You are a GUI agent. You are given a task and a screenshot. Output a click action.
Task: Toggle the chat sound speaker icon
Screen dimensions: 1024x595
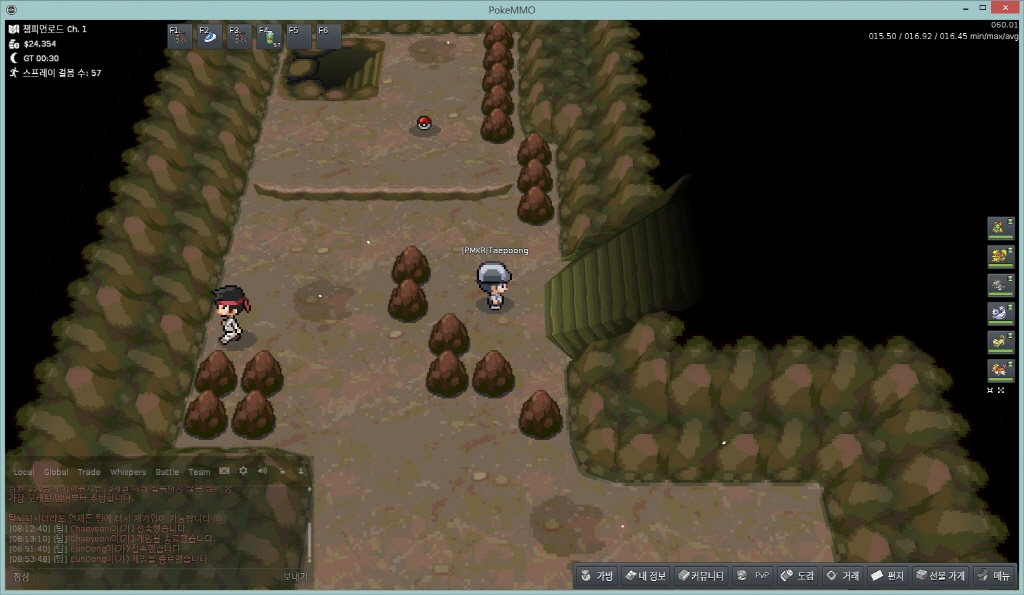pos(262,471)
